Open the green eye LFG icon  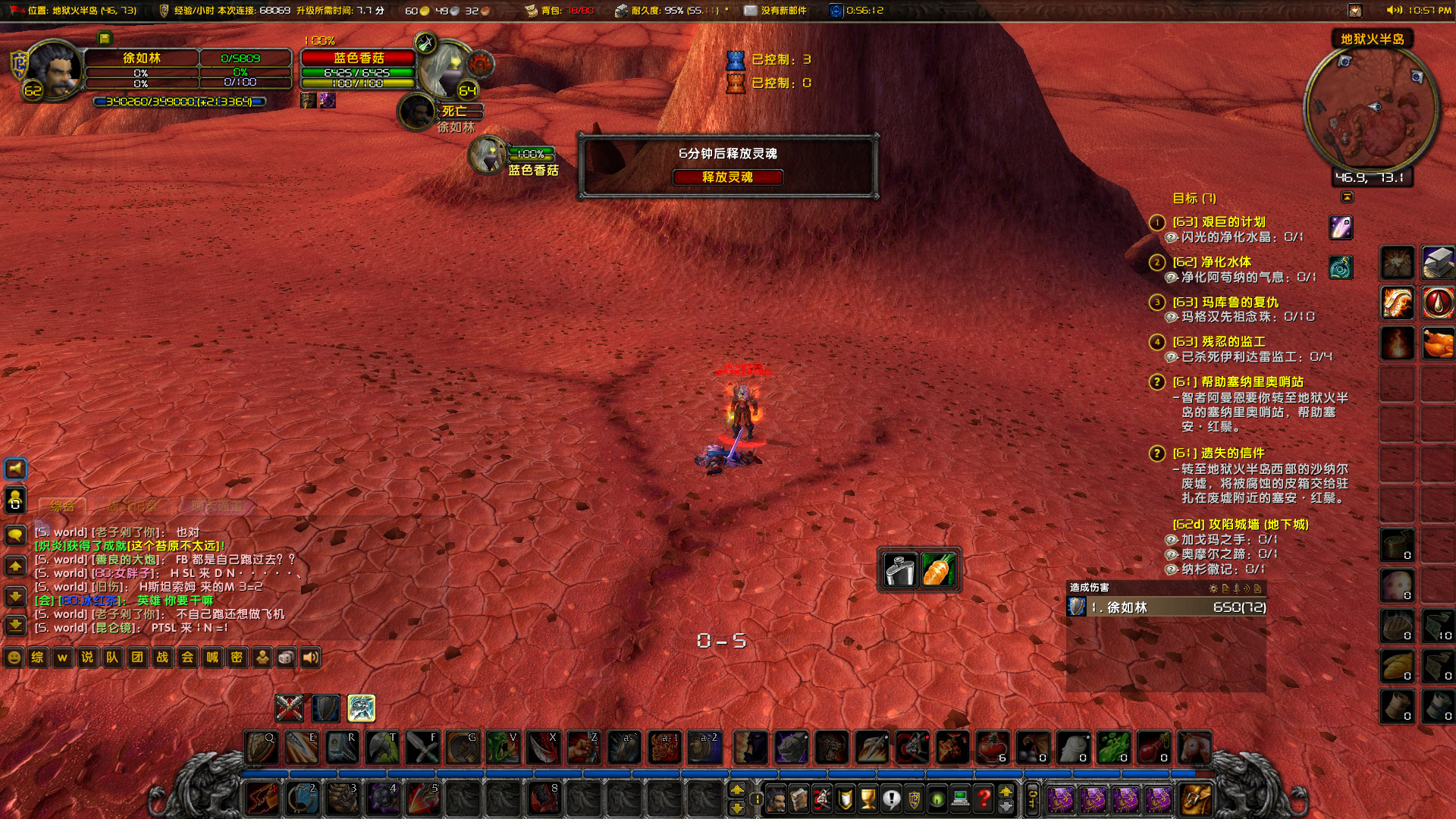(936, 798)
